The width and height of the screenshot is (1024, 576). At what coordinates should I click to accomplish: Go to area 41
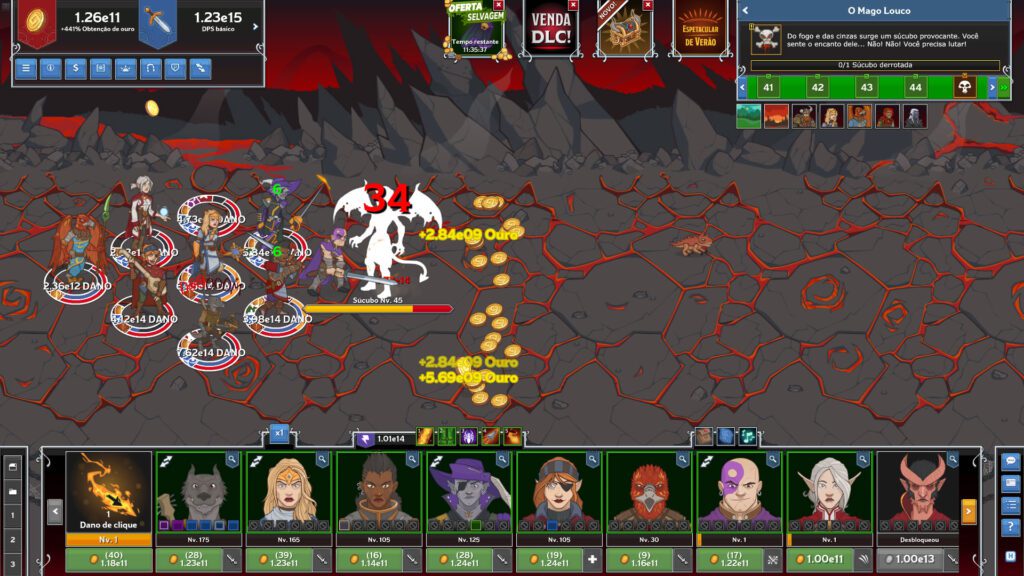pyautogui.click(x=768, y=87)
